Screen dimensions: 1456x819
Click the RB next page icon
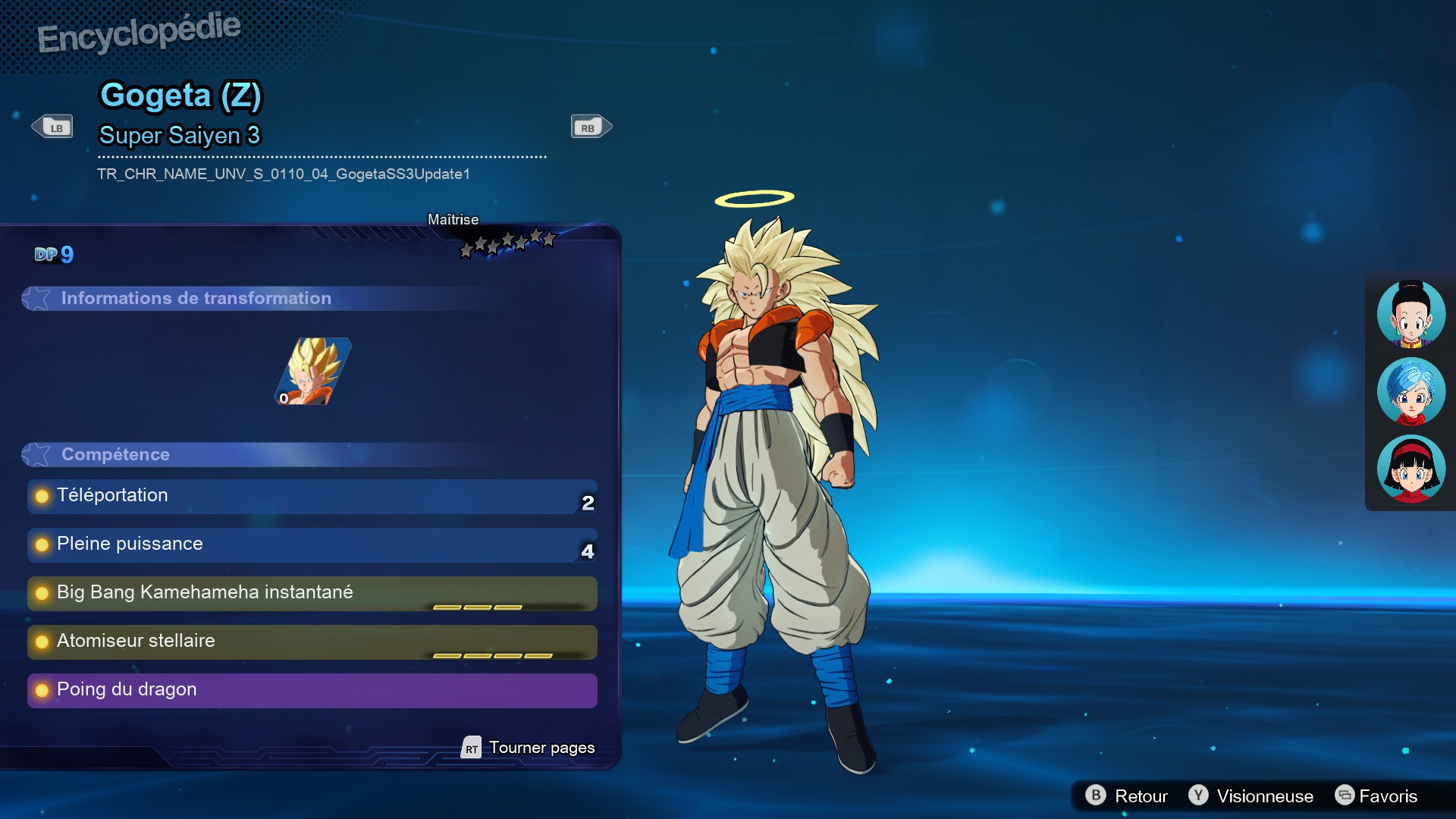590,126
